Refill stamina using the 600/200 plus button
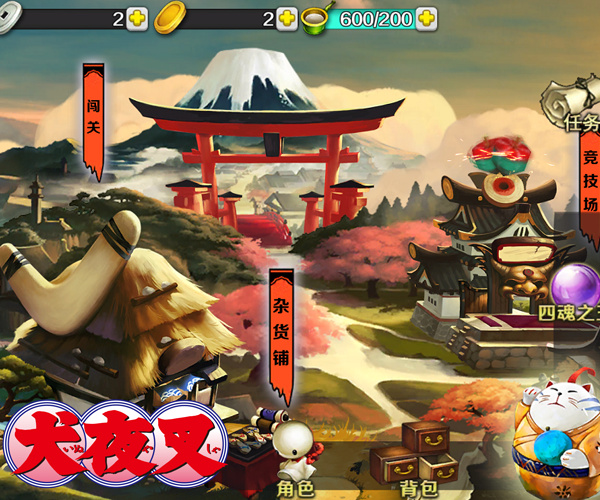Image resolution: width=600 pixels, height=500 pixels. click(426, 18)
